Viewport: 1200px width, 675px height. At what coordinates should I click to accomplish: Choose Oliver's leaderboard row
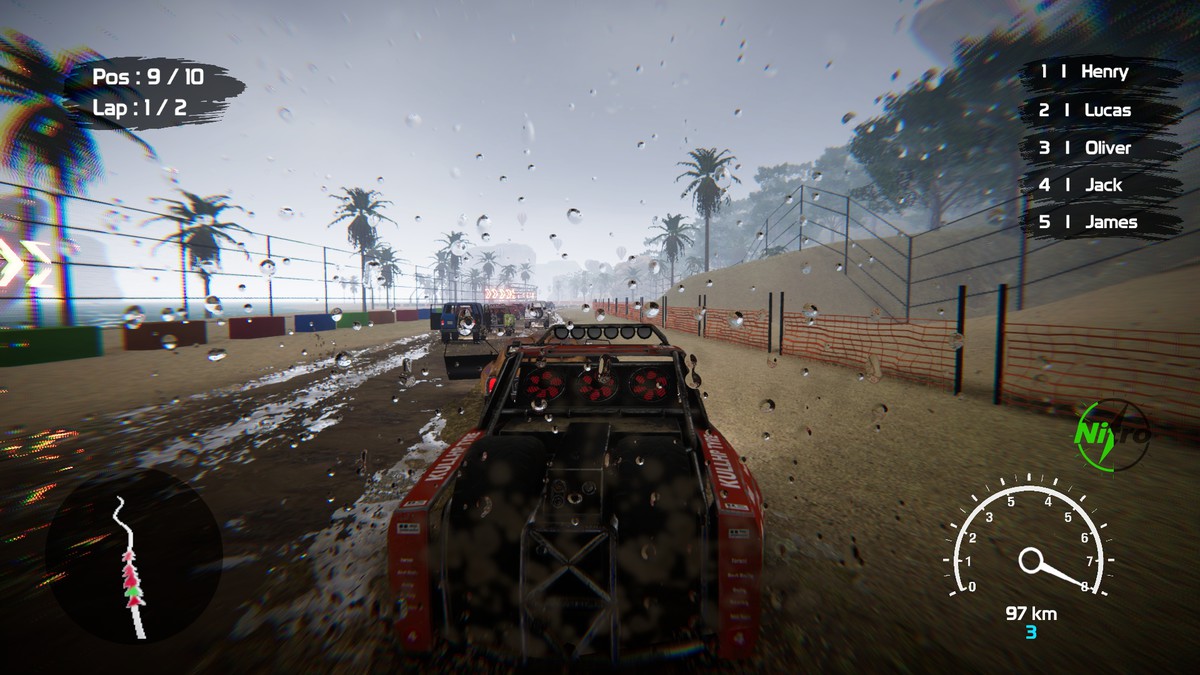click(1096, 148)
